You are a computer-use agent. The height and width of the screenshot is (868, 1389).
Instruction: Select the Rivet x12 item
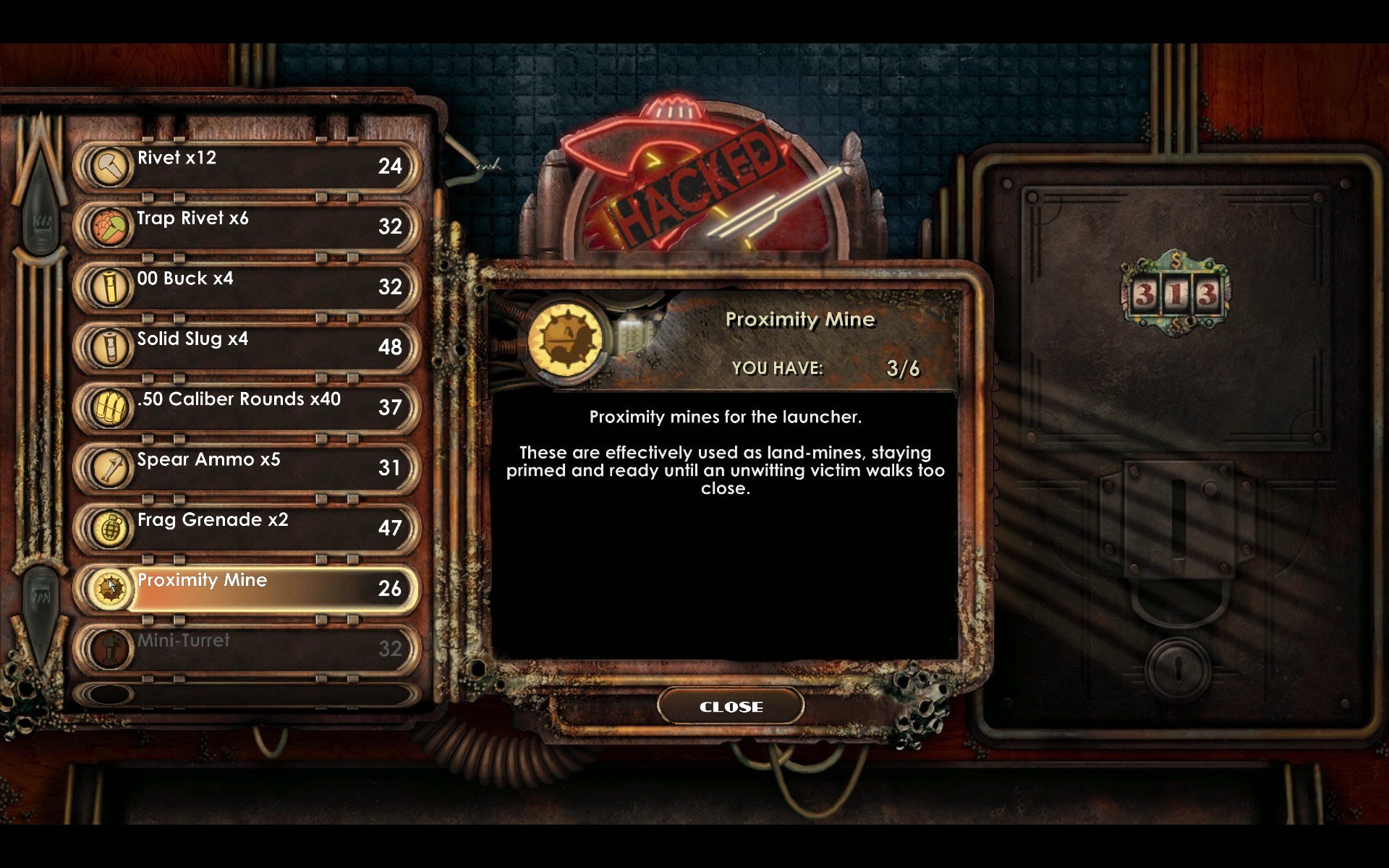coord(246,166)
